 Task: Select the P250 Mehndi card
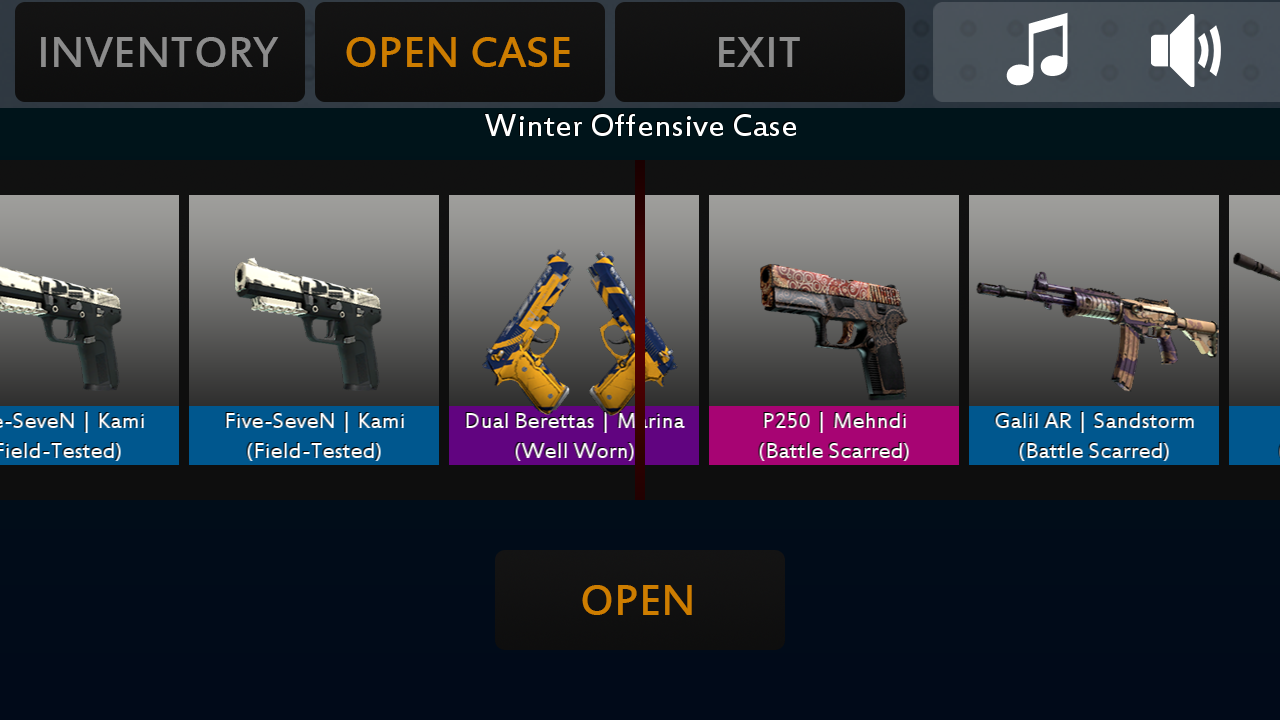pos(833,330)
